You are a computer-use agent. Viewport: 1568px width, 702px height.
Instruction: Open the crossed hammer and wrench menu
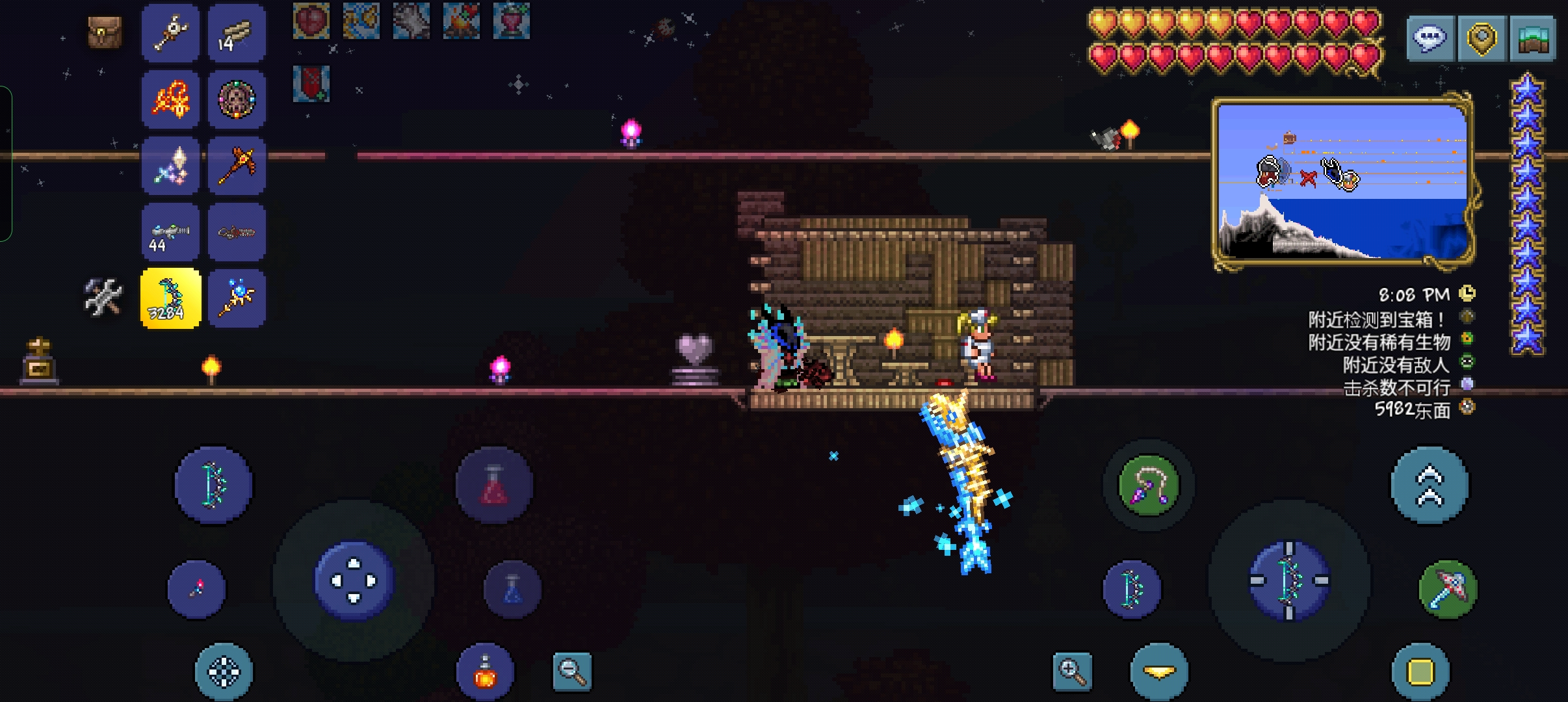click(x=103, y=298)
